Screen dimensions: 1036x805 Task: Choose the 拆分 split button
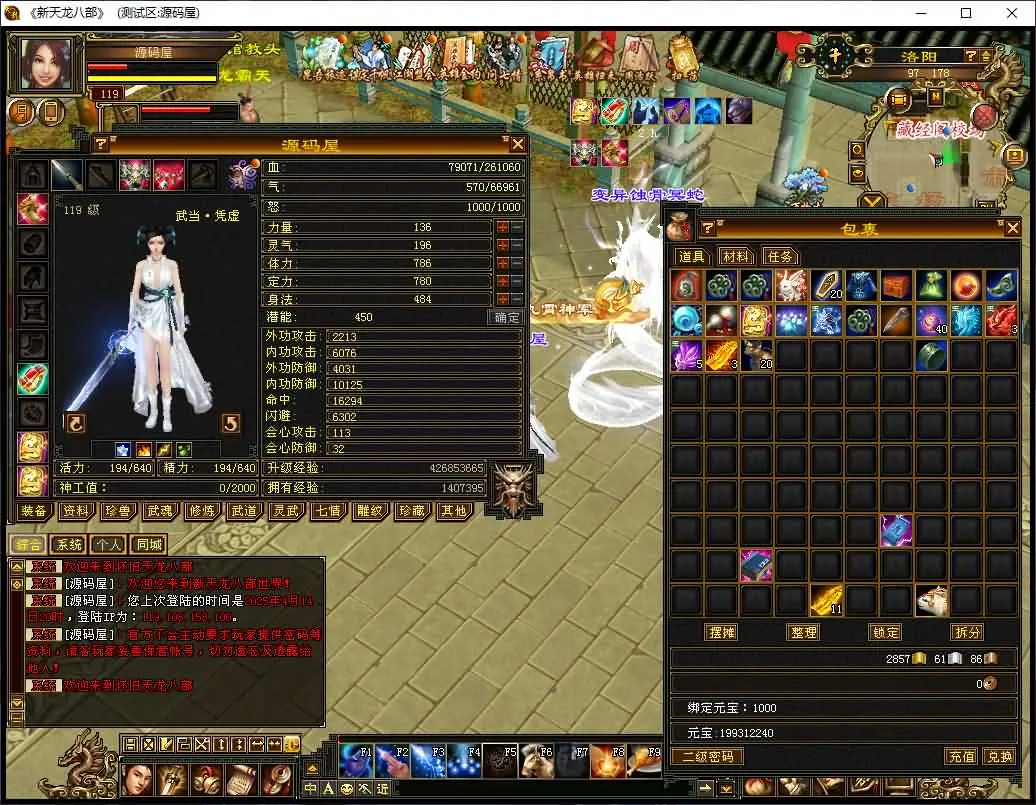(x=966, y=632)
